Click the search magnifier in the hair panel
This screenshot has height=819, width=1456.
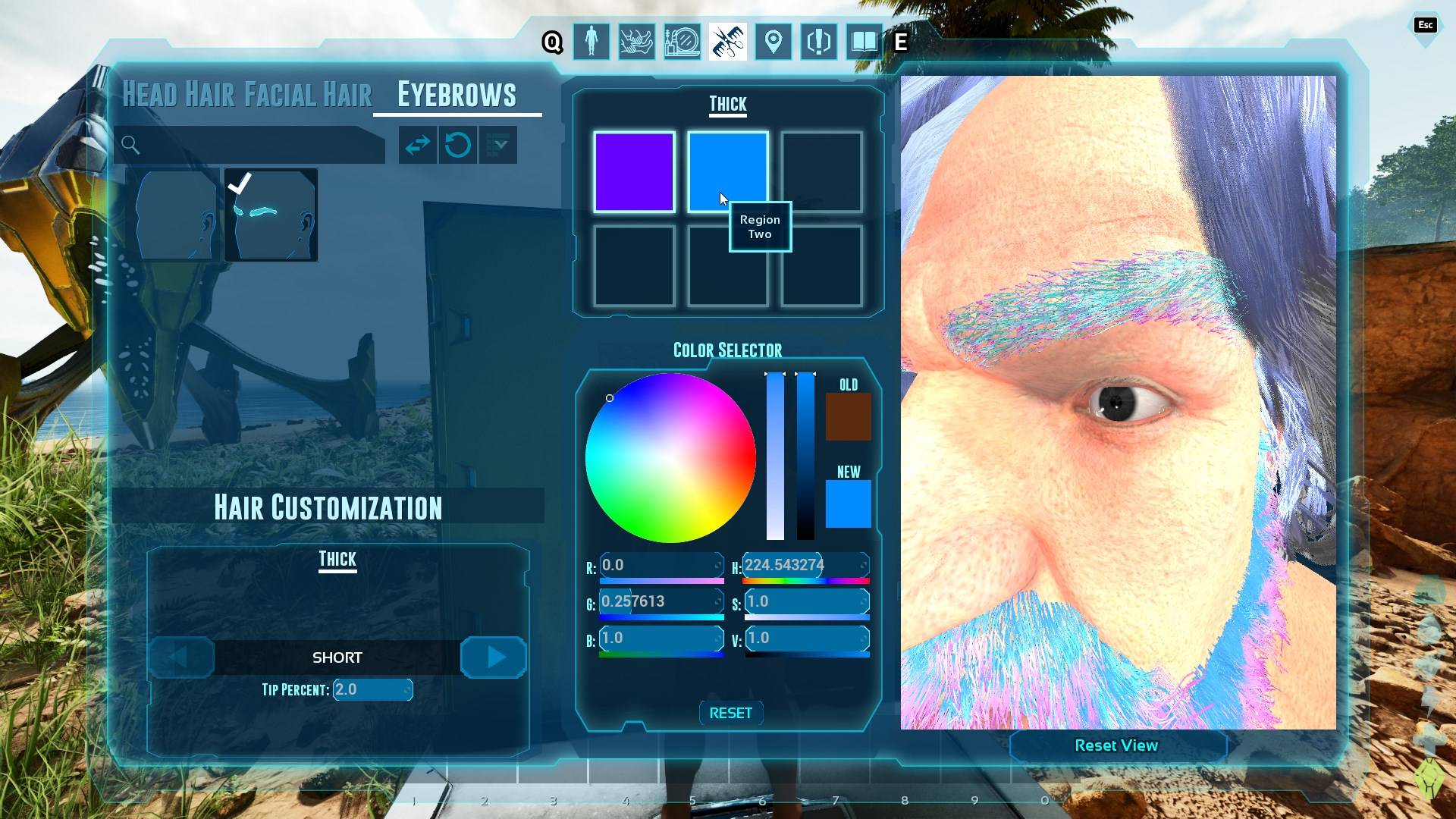tap(130, 145)
